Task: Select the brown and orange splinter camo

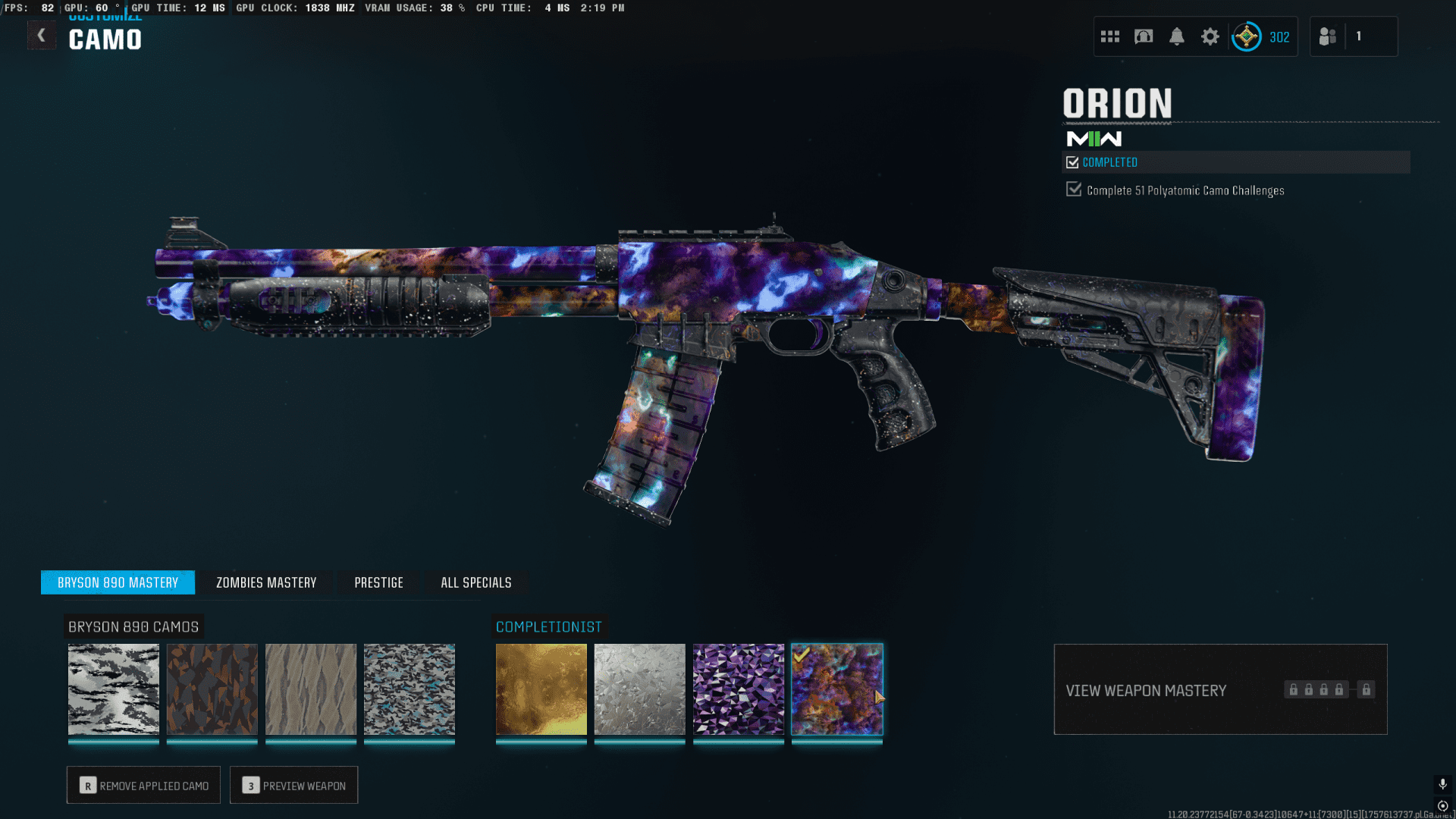Action: click(x=212, y=689)
